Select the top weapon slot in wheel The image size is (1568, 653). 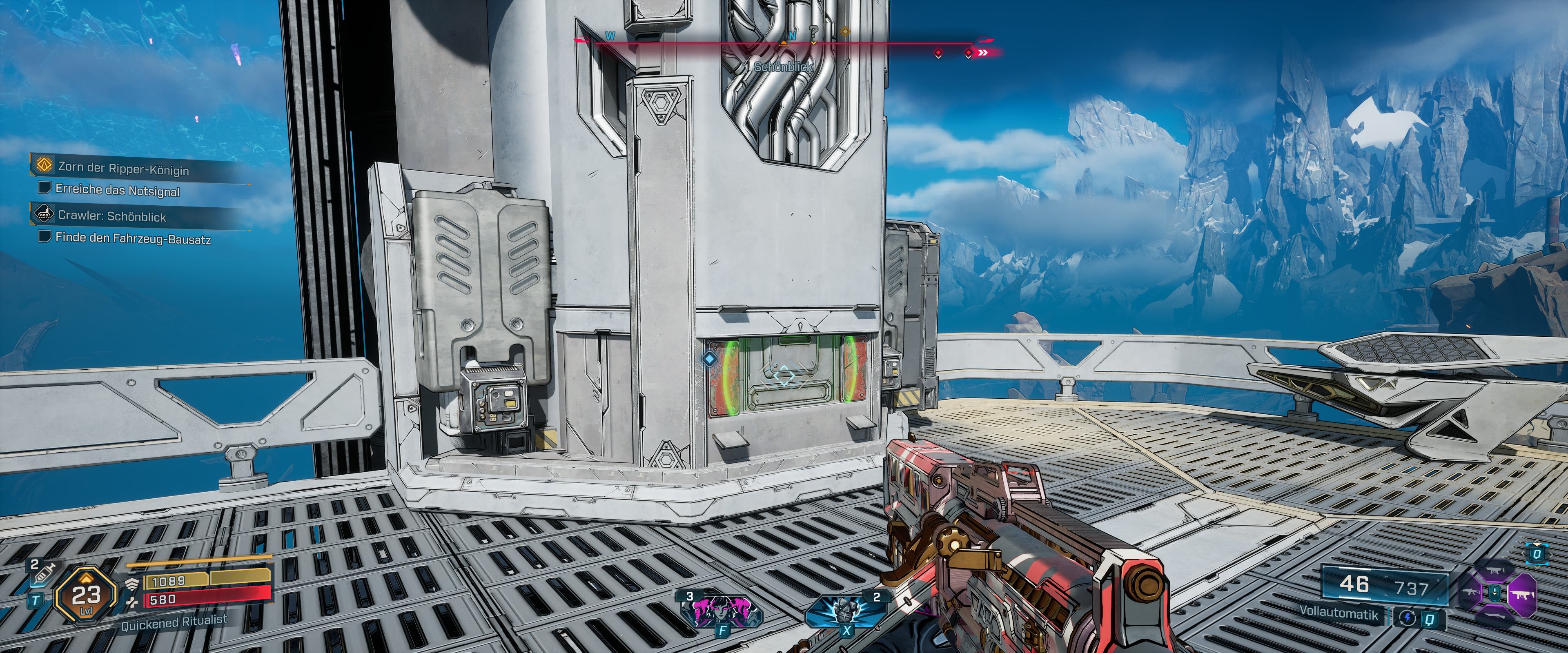pos(1496,571)
